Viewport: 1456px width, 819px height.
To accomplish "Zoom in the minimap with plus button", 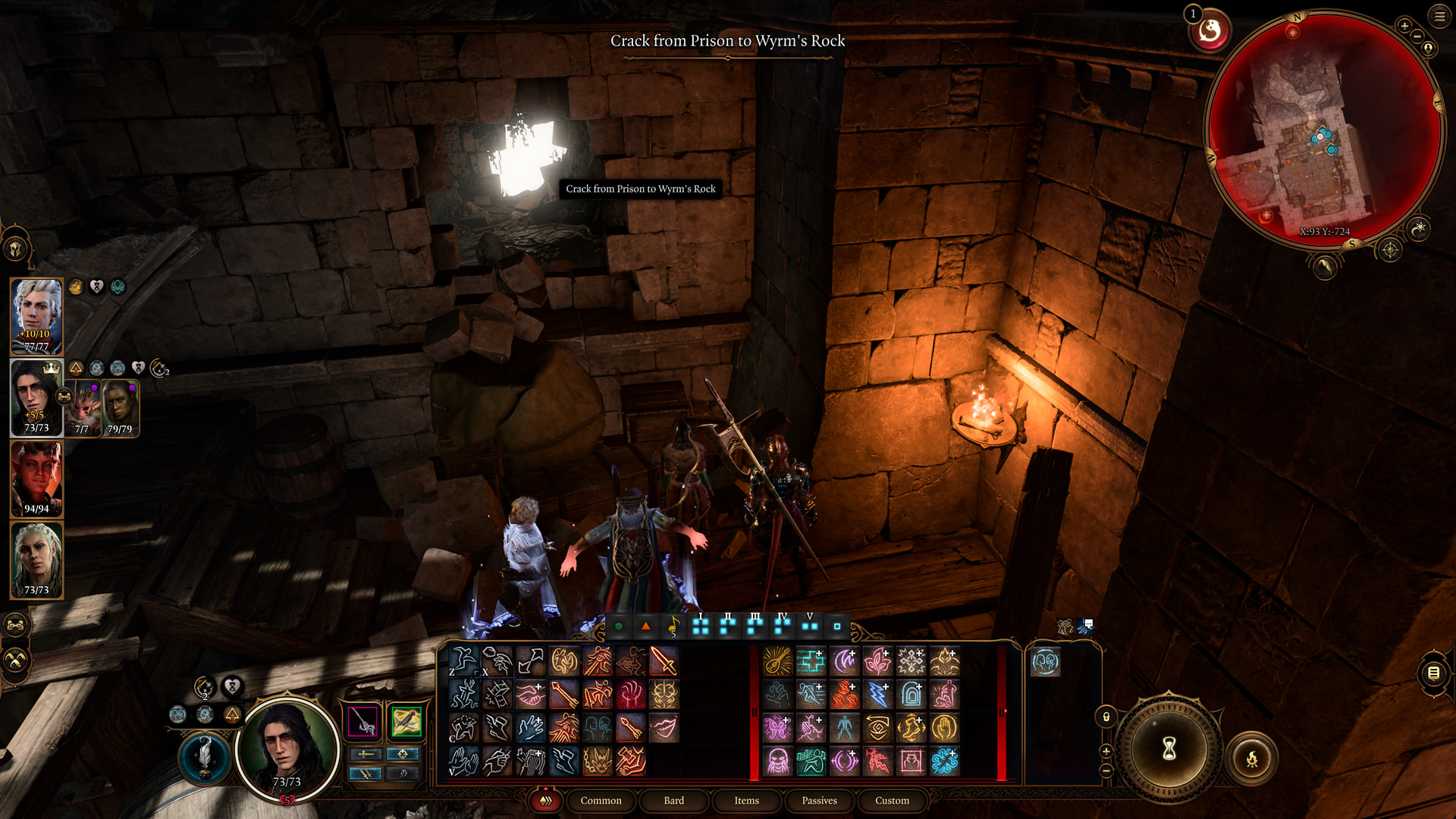I will 1404,27.
